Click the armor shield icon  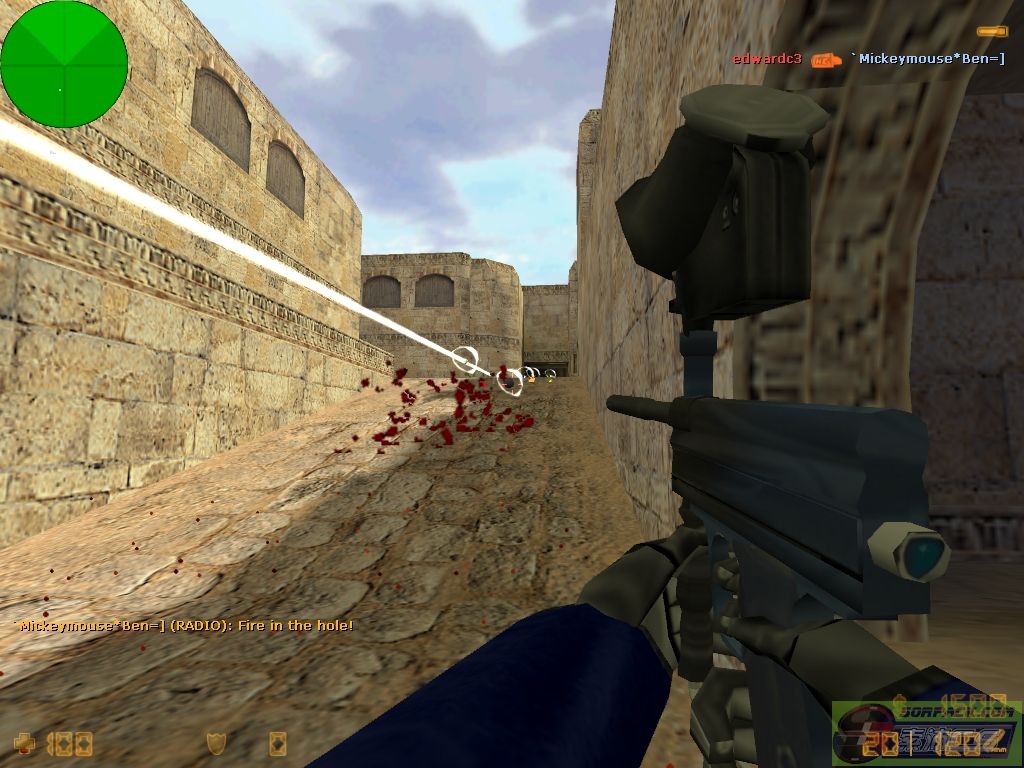coord(215,743)
